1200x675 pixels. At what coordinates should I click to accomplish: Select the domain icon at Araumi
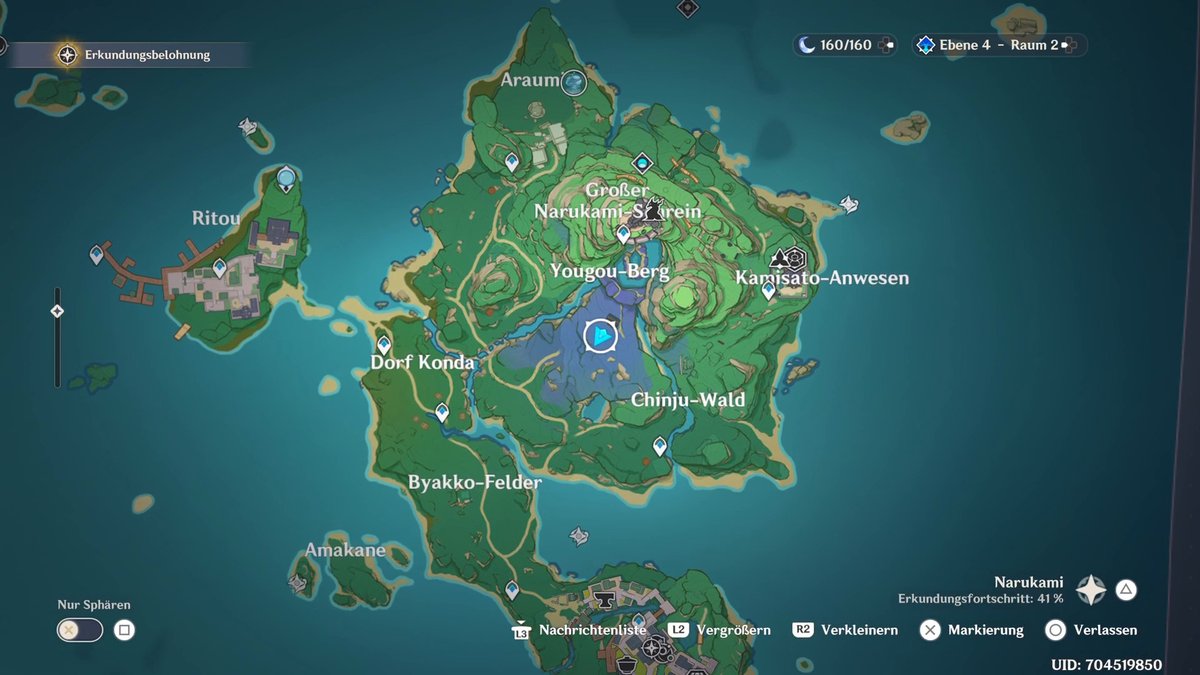(574, 82)
